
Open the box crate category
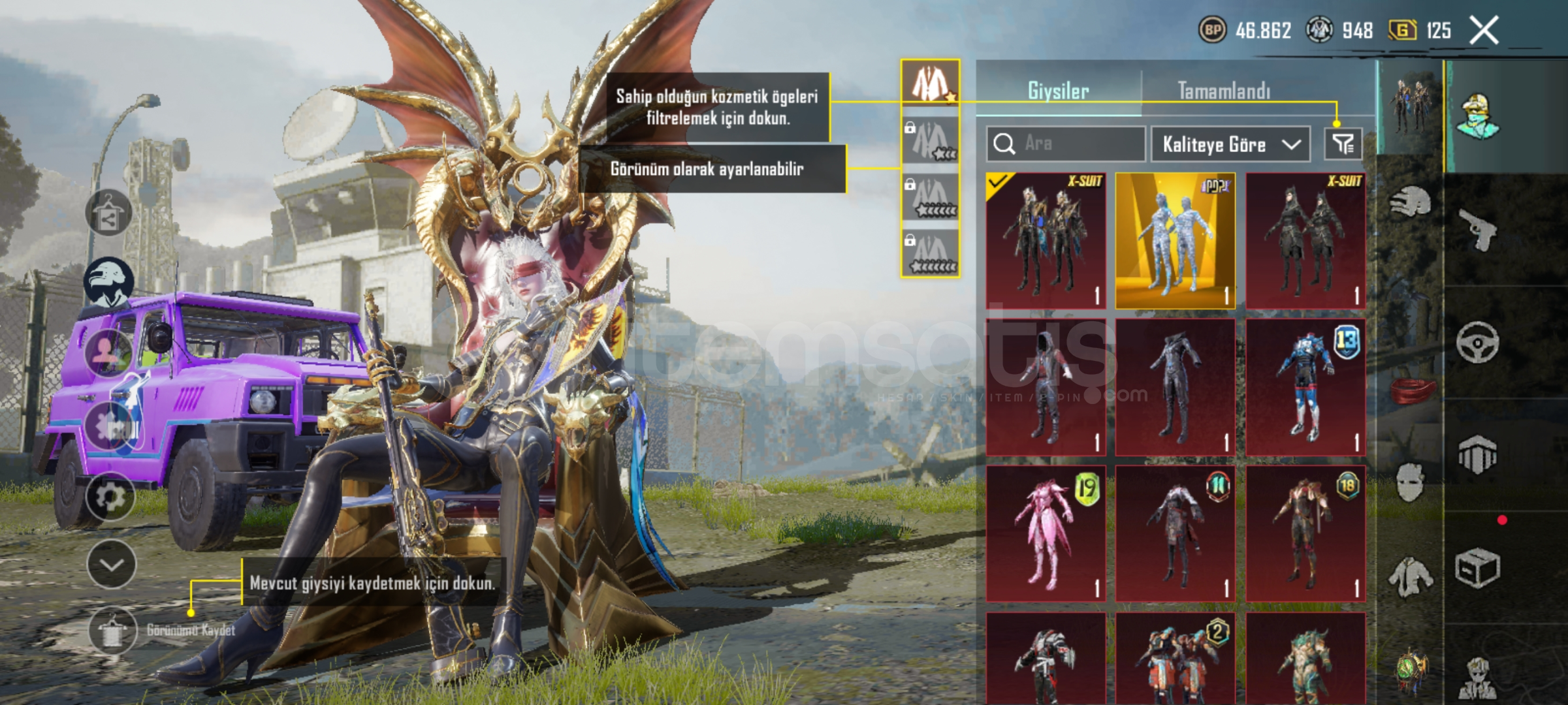tap(1478, 568)
